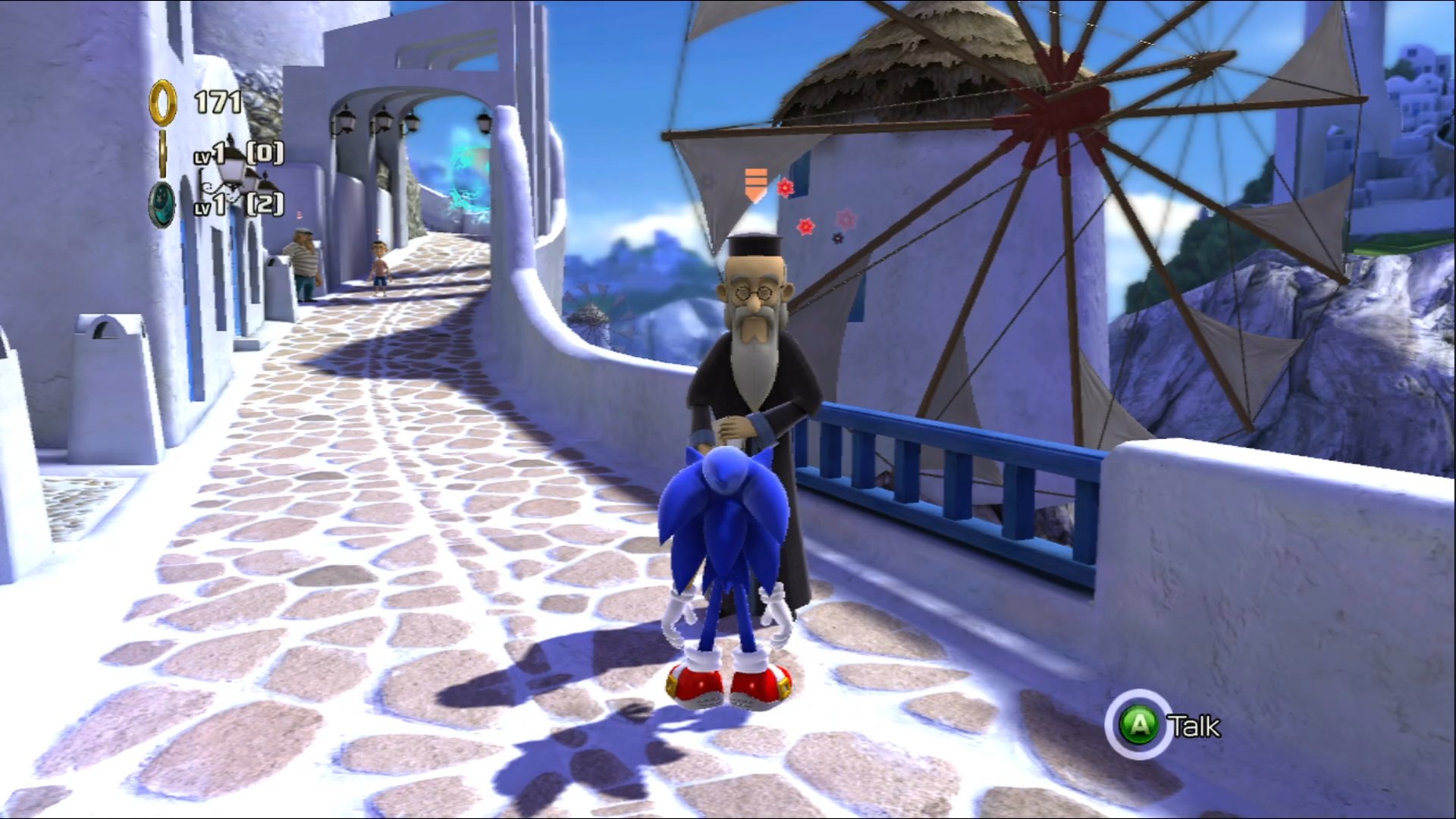Click the orange exclamation marker above the priest
Screen dimensions: 1456x819
point(754,182)
